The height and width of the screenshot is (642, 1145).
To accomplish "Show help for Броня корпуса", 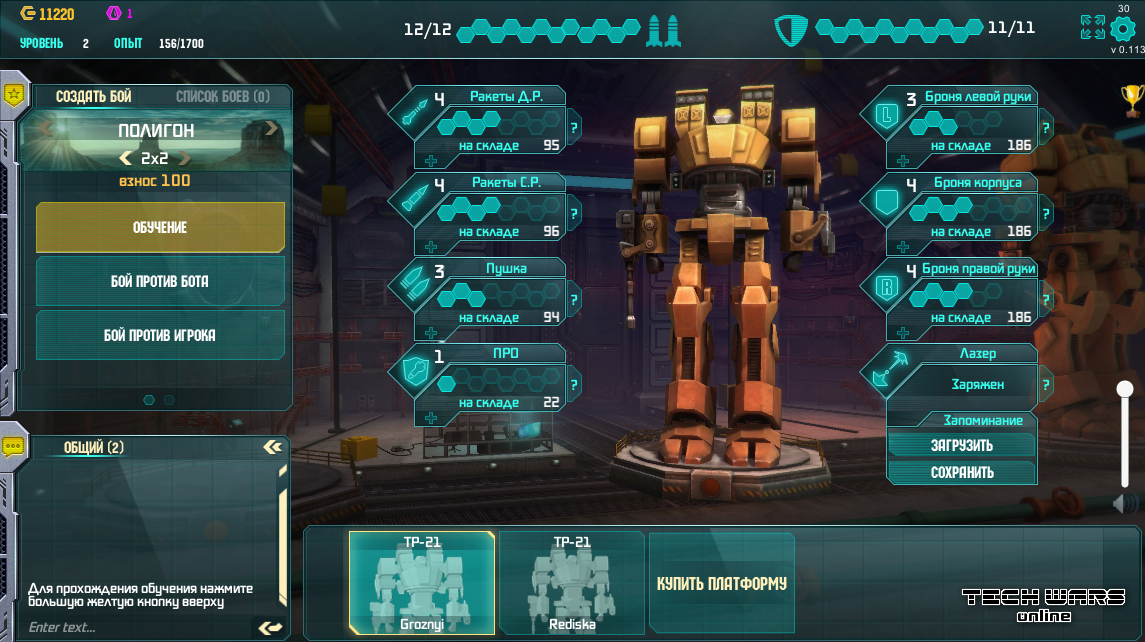I will 1046,214.
